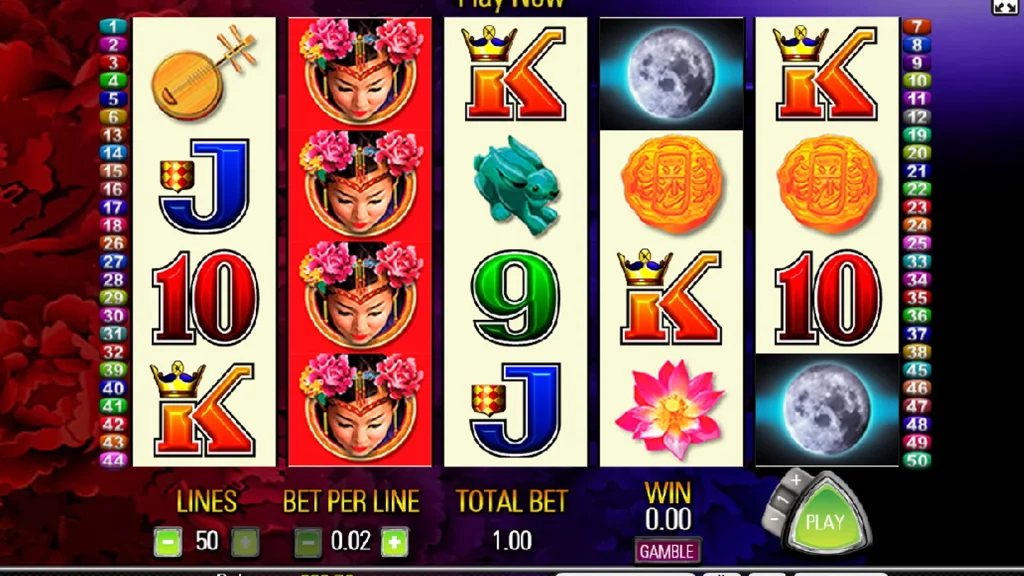1024x576 pixels.
Task: Select payline marker number 44
Action: 114,460
